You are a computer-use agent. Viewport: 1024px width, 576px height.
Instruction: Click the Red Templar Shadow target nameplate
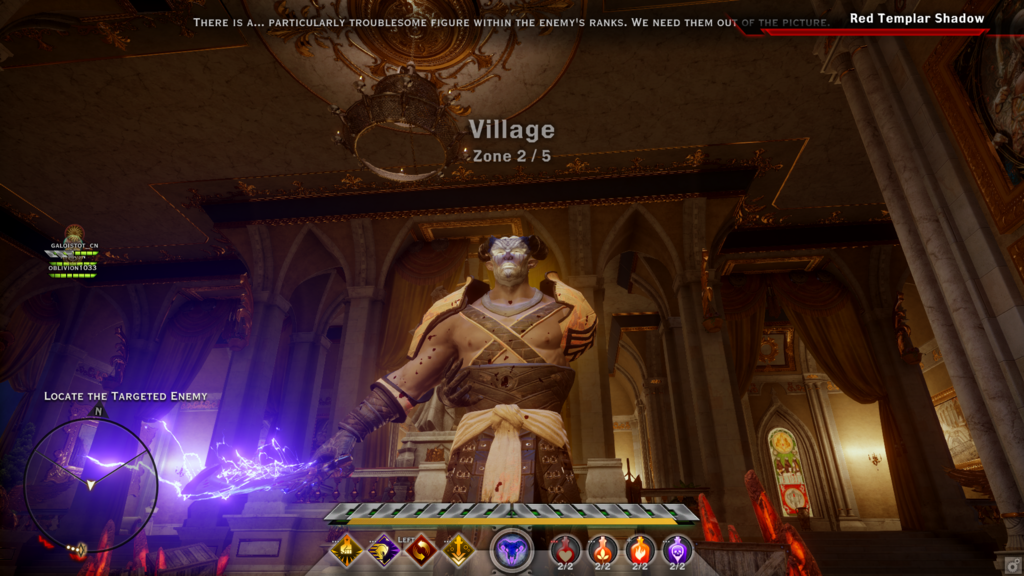tap(916, 18)
